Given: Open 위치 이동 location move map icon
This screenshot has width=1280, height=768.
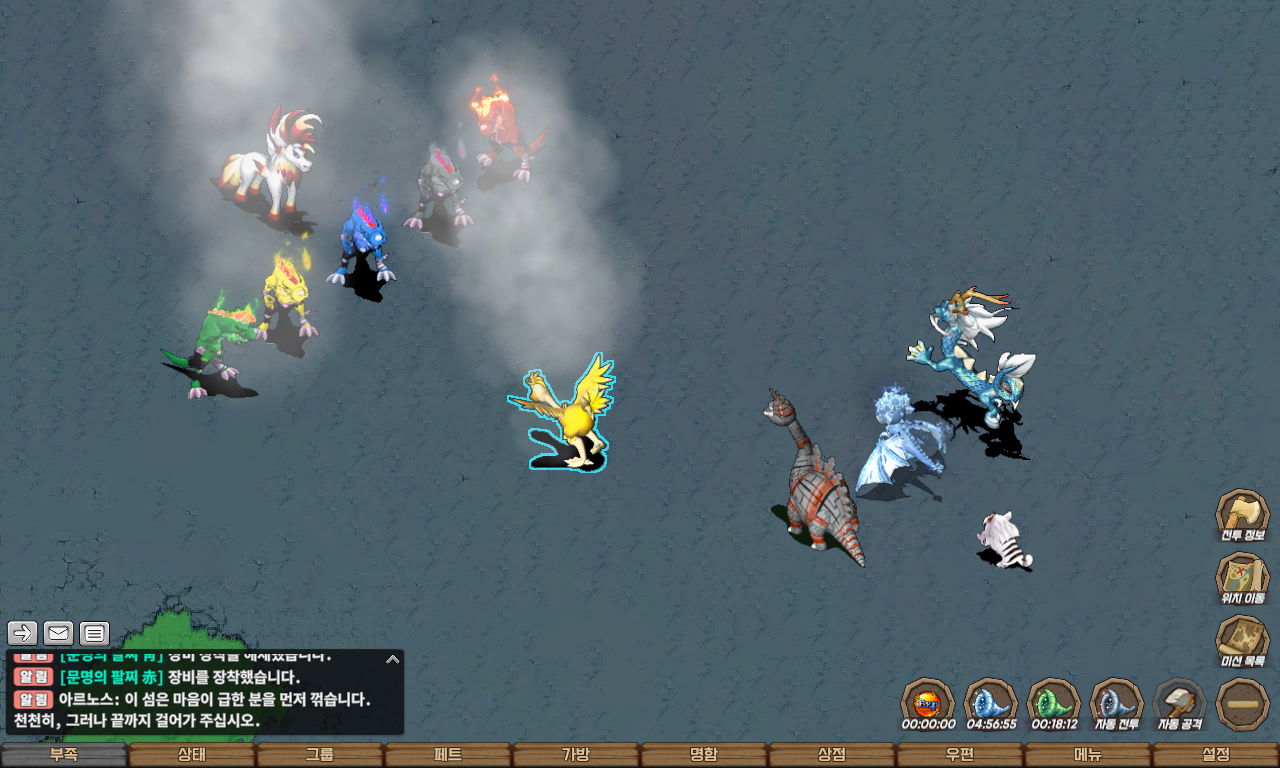Looking at the screenshot, I should 1242,577.
